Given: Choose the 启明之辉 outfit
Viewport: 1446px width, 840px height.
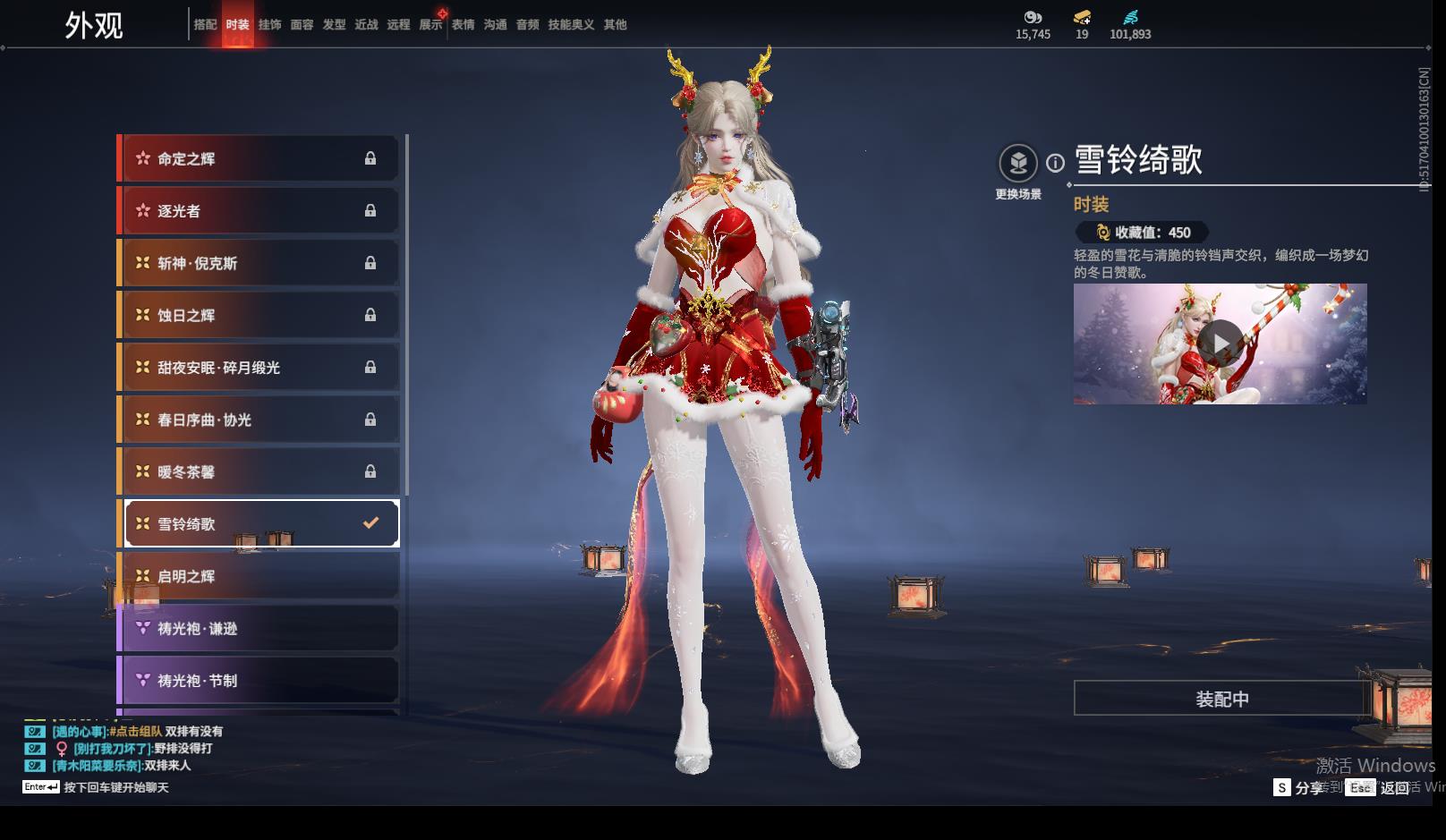Looking at the screenshot, I should point(259,576).
